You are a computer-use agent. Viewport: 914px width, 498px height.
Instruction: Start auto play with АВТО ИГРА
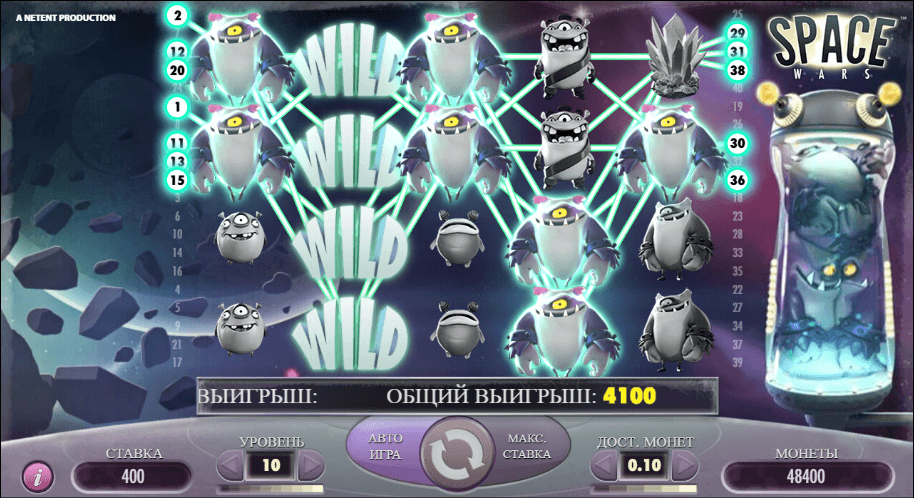(384, 446)
